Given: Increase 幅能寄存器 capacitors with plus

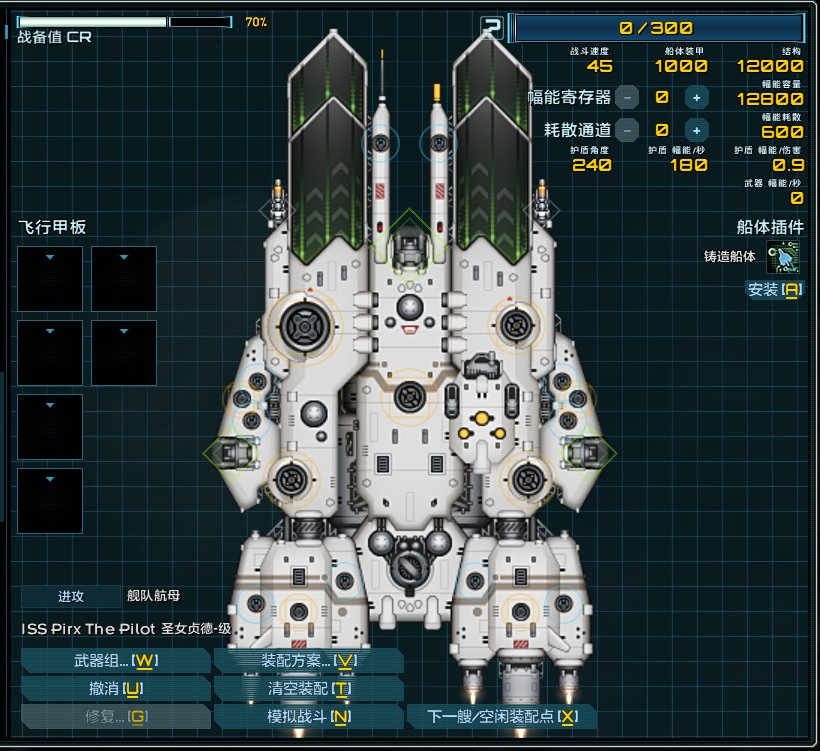Looking at the screenshot, I should coord(697,97).
